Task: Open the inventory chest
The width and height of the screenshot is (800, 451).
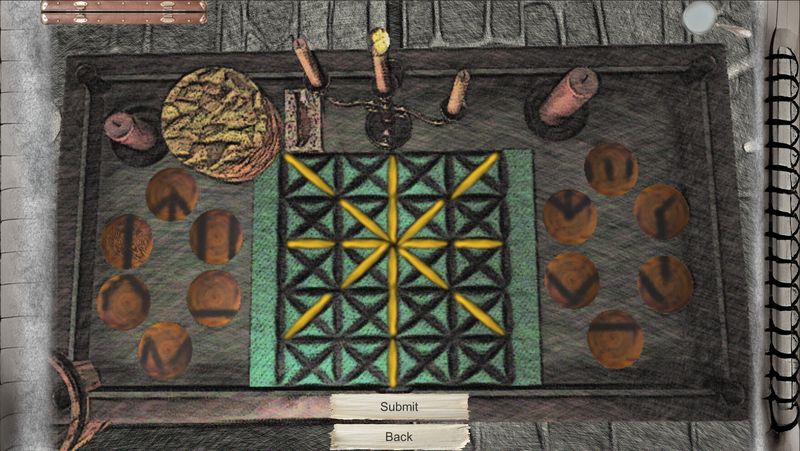Action: coord(124,12)
